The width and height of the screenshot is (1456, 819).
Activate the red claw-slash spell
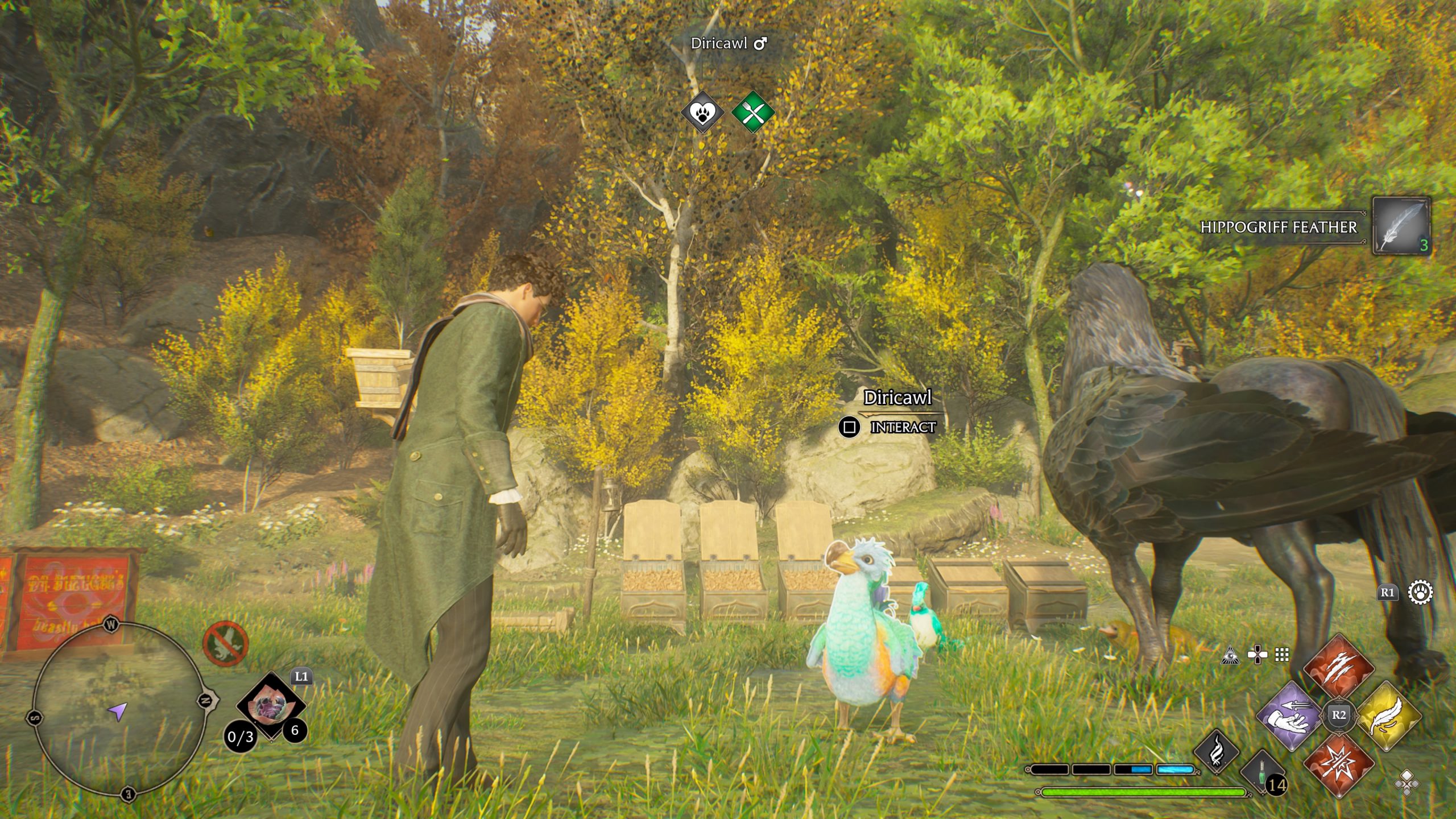1338,668
